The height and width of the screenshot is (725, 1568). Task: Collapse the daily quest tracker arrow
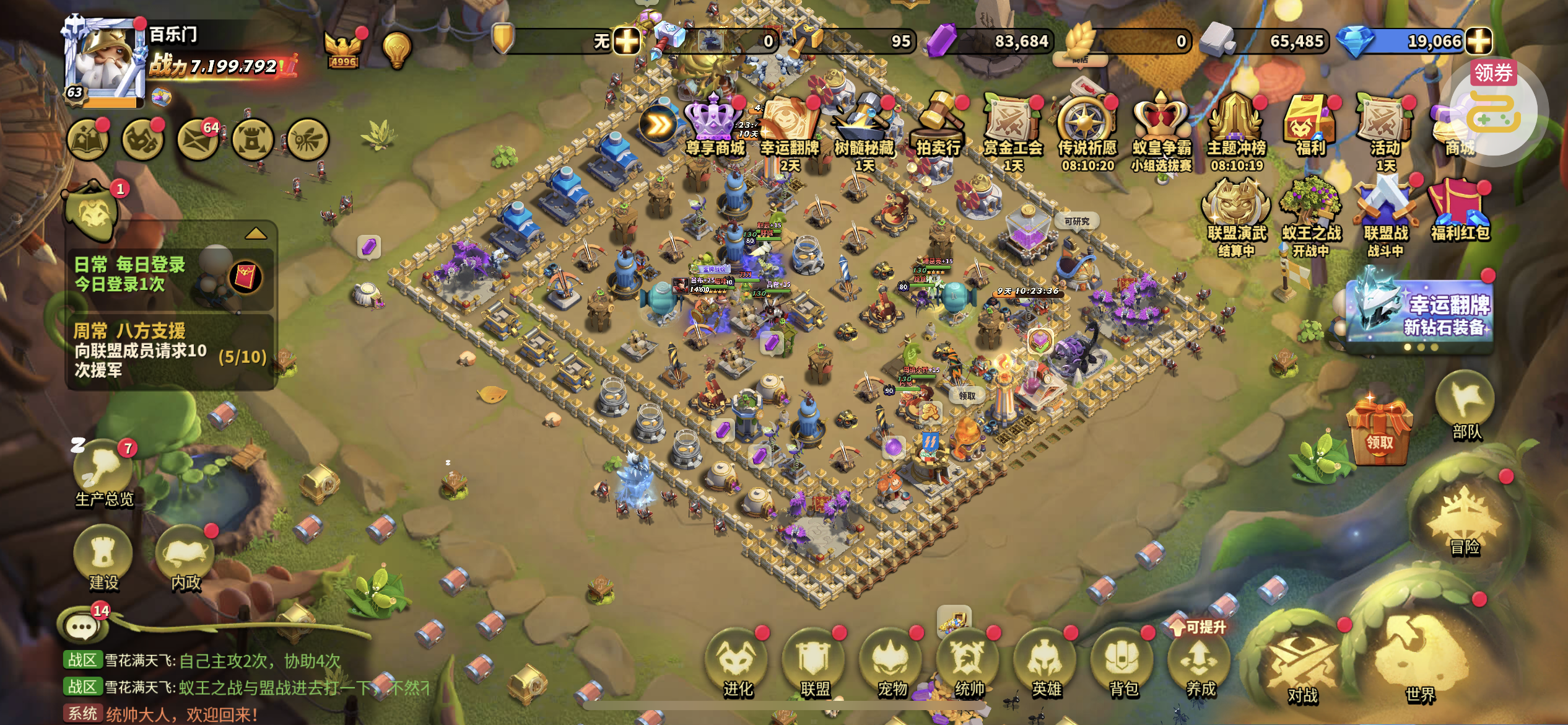(256, 234)
